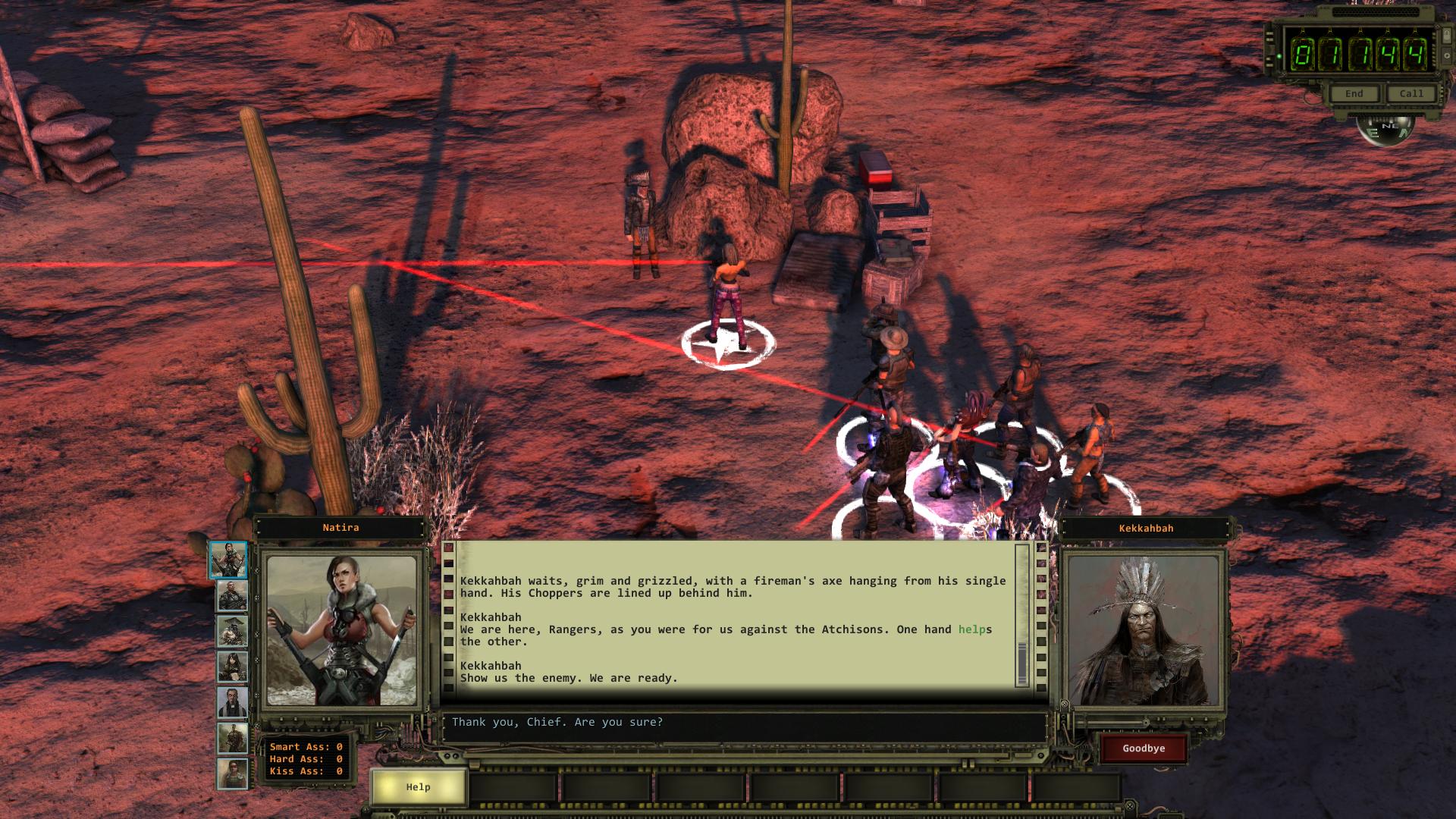Open the compass dial below the radio
The height and width of the screenshot is (819, 1456).
pos(1385,129)
